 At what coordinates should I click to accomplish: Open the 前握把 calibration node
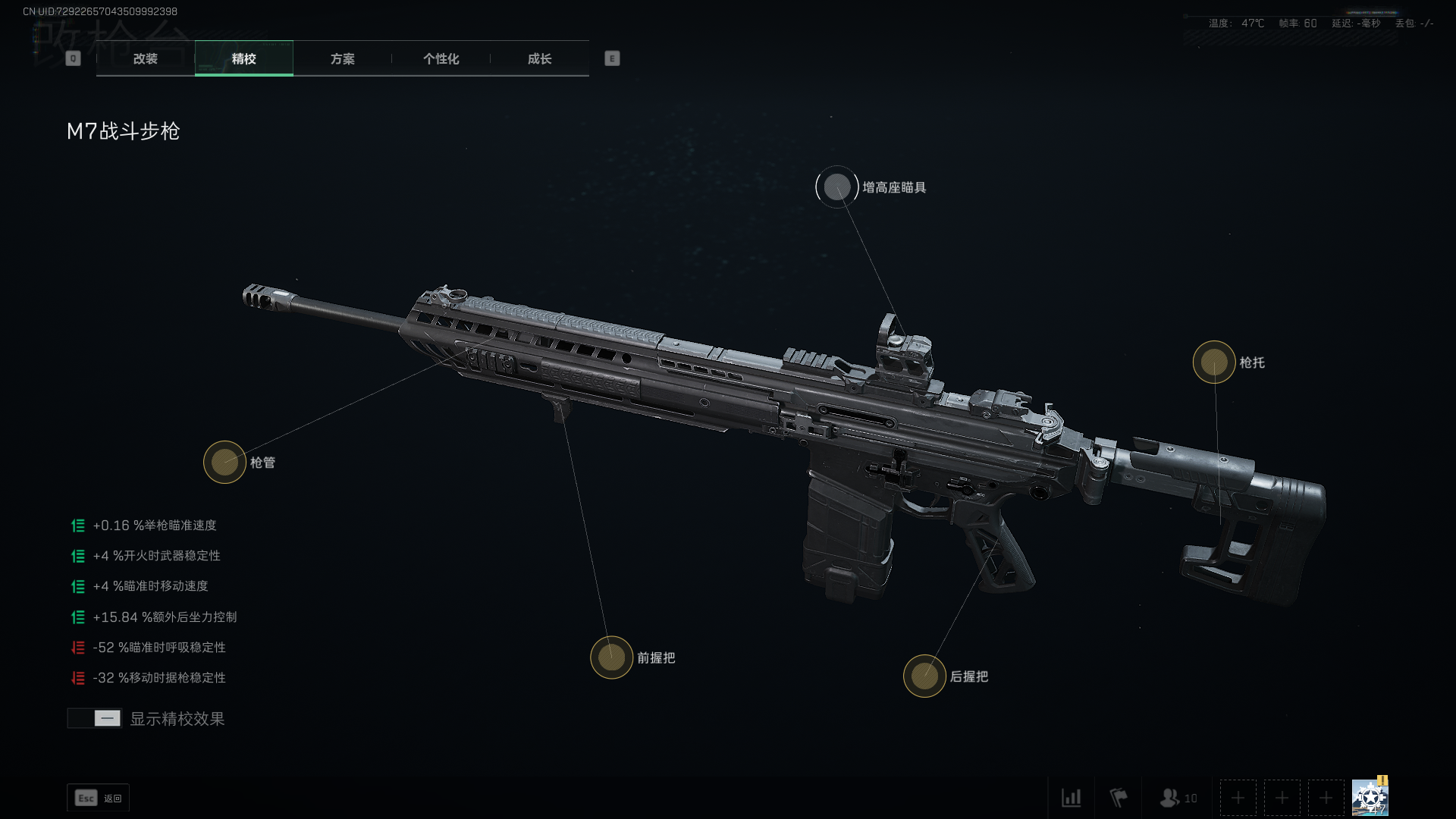611,657
